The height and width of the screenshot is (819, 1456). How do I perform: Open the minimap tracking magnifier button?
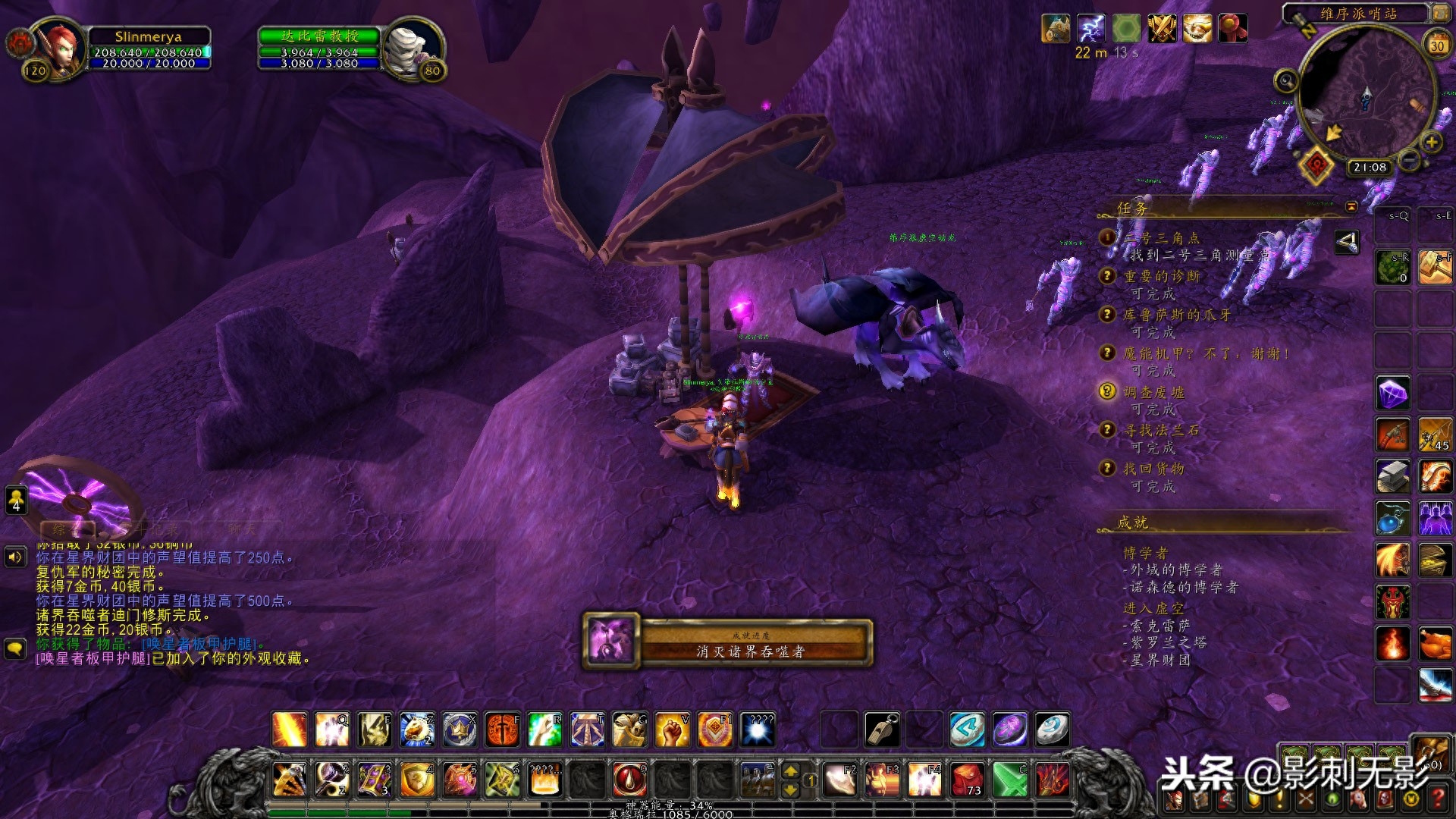pyautogui.click(x=1286, y=80)
